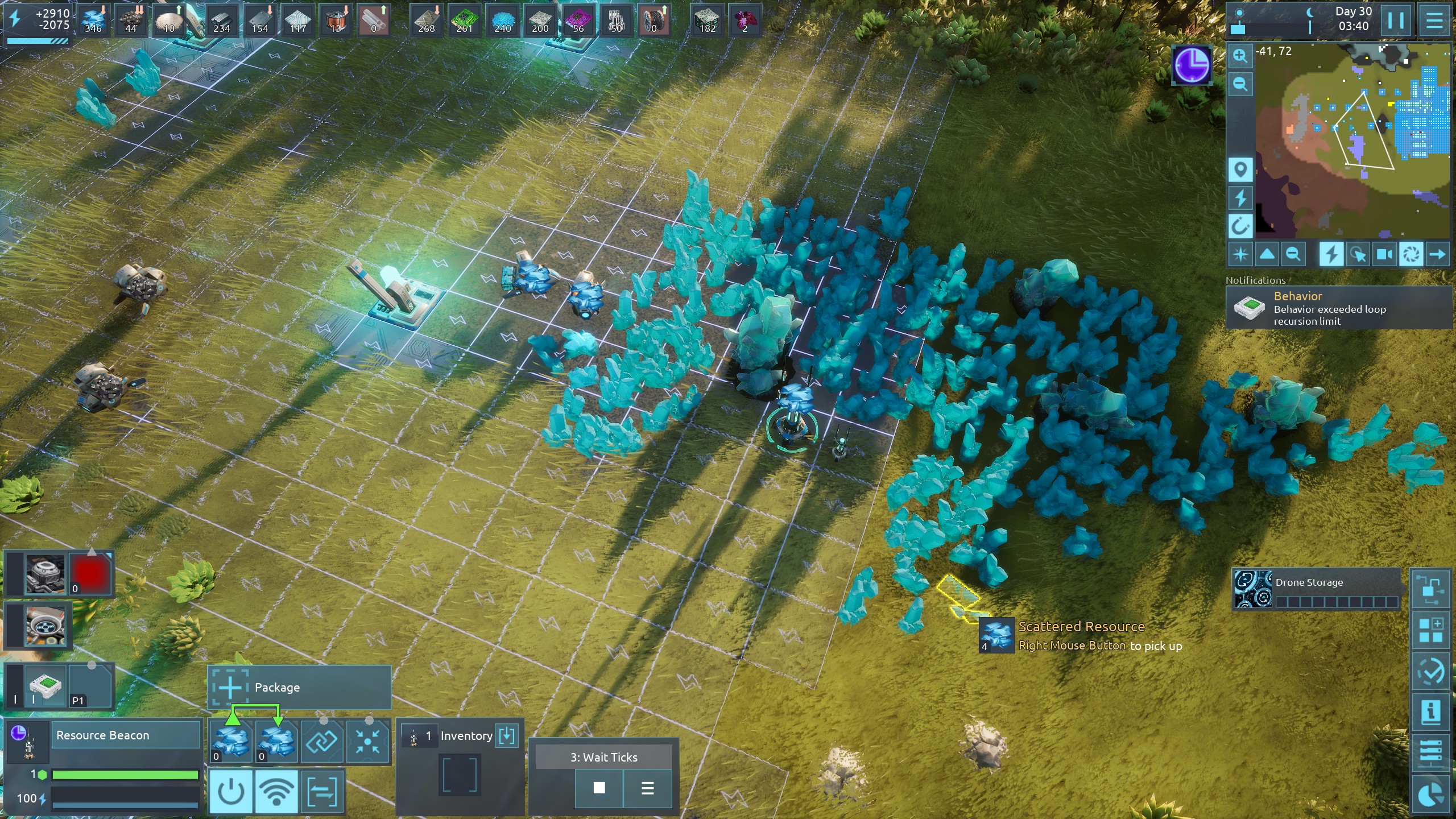1456x819 pixels.
Task: Show the pie chart statistics panel
Action: tap(1430, 795)
